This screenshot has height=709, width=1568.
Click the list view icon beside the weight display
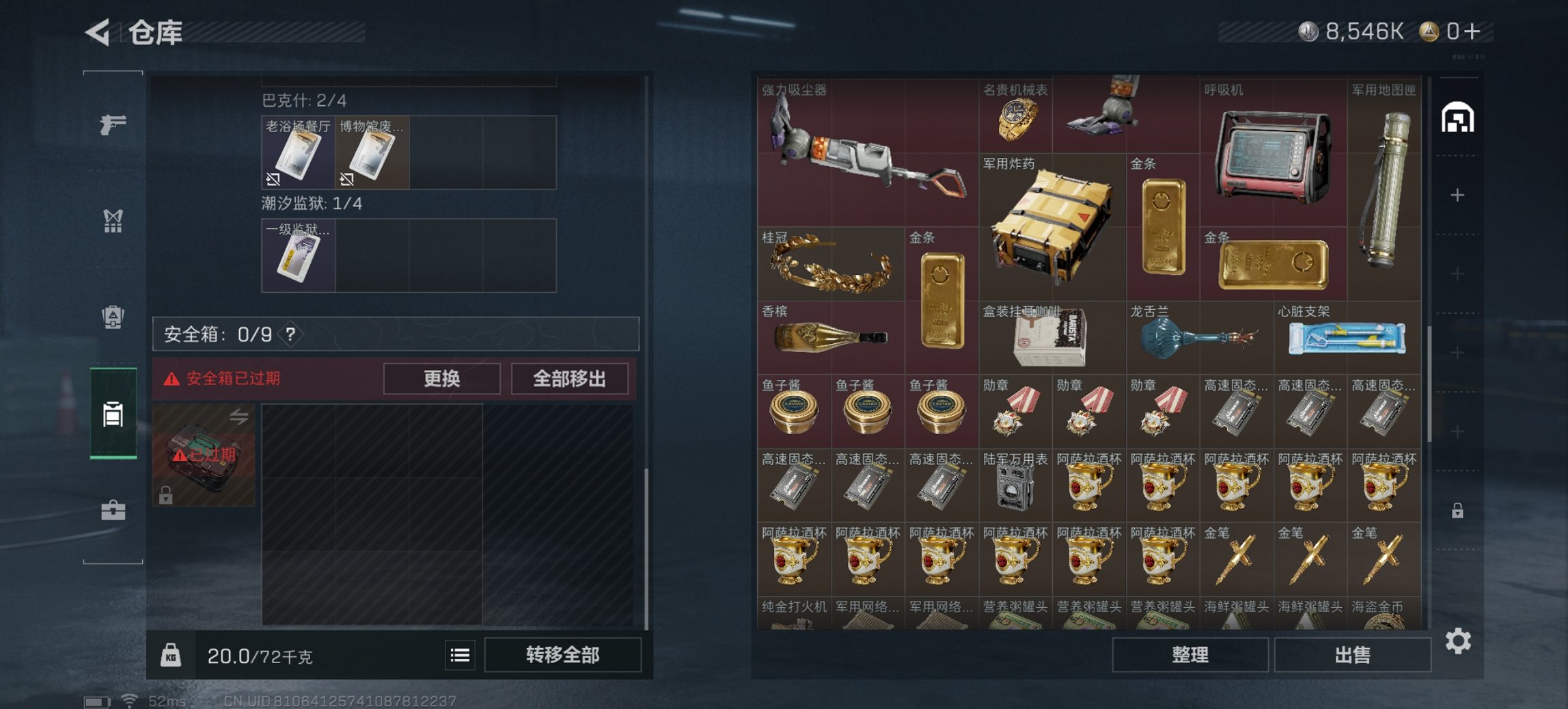tap(461, 656)
